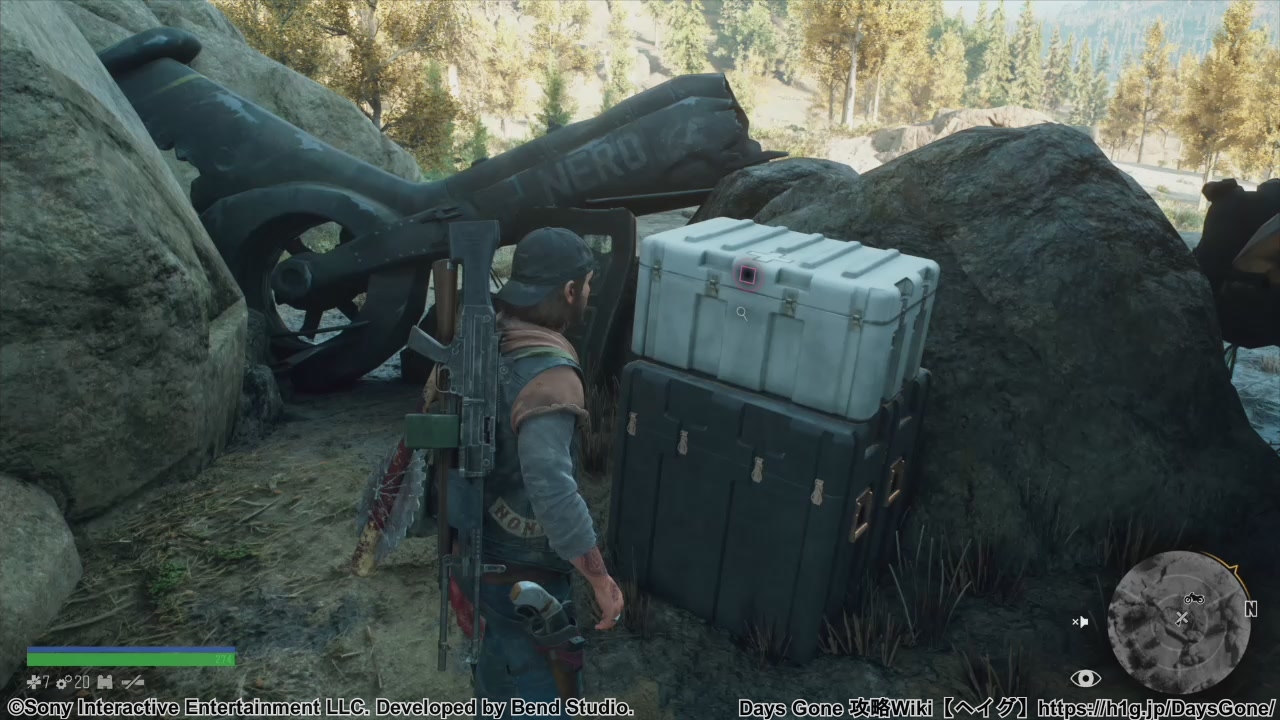Click the muted speaker noise indicator
This screenshot has height=720, width=1280.
[1080, 622]
